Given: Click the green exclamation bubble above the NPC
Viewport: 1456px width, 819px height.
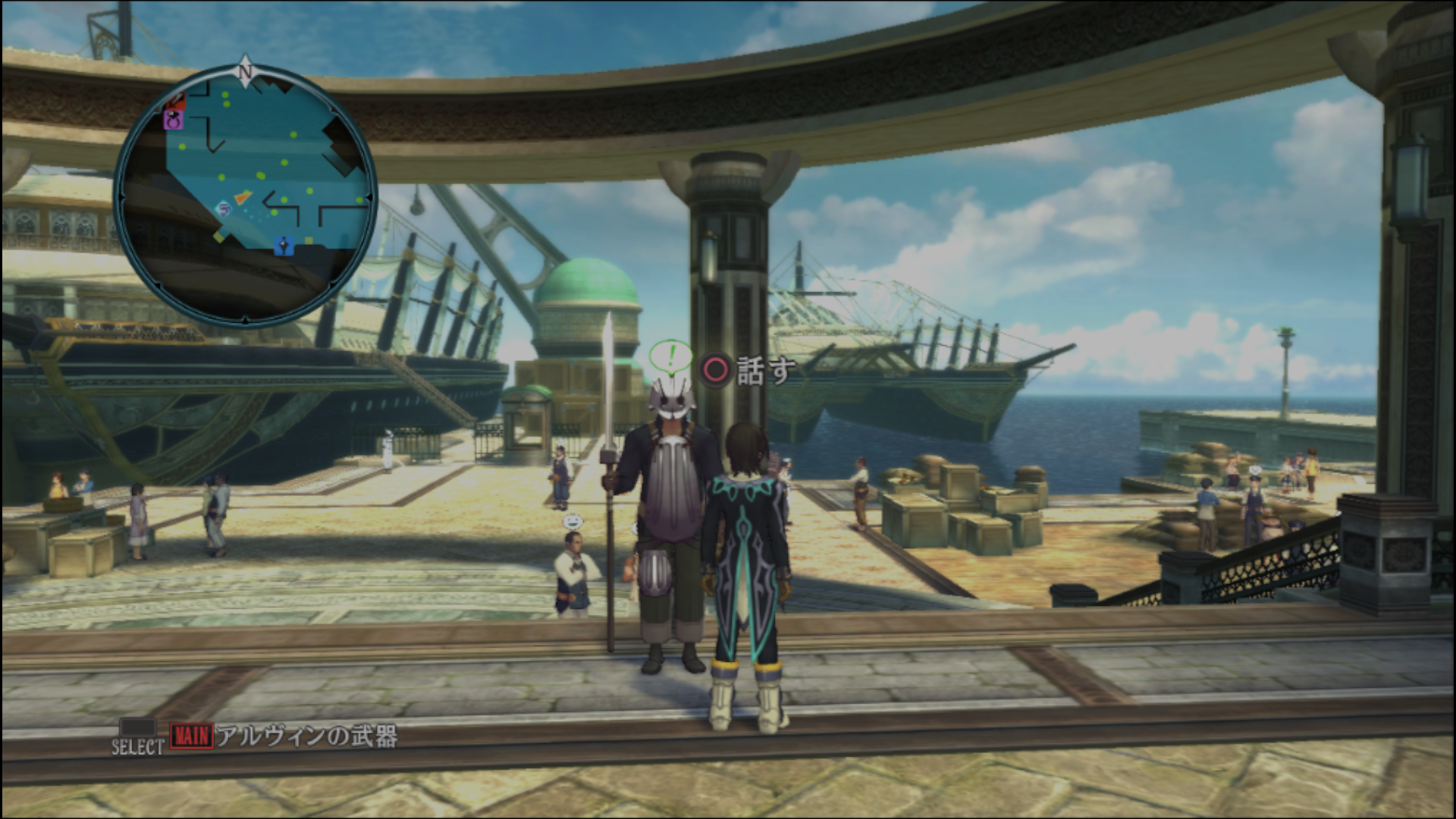Looking at the screenshot, I should click(670, 356).
